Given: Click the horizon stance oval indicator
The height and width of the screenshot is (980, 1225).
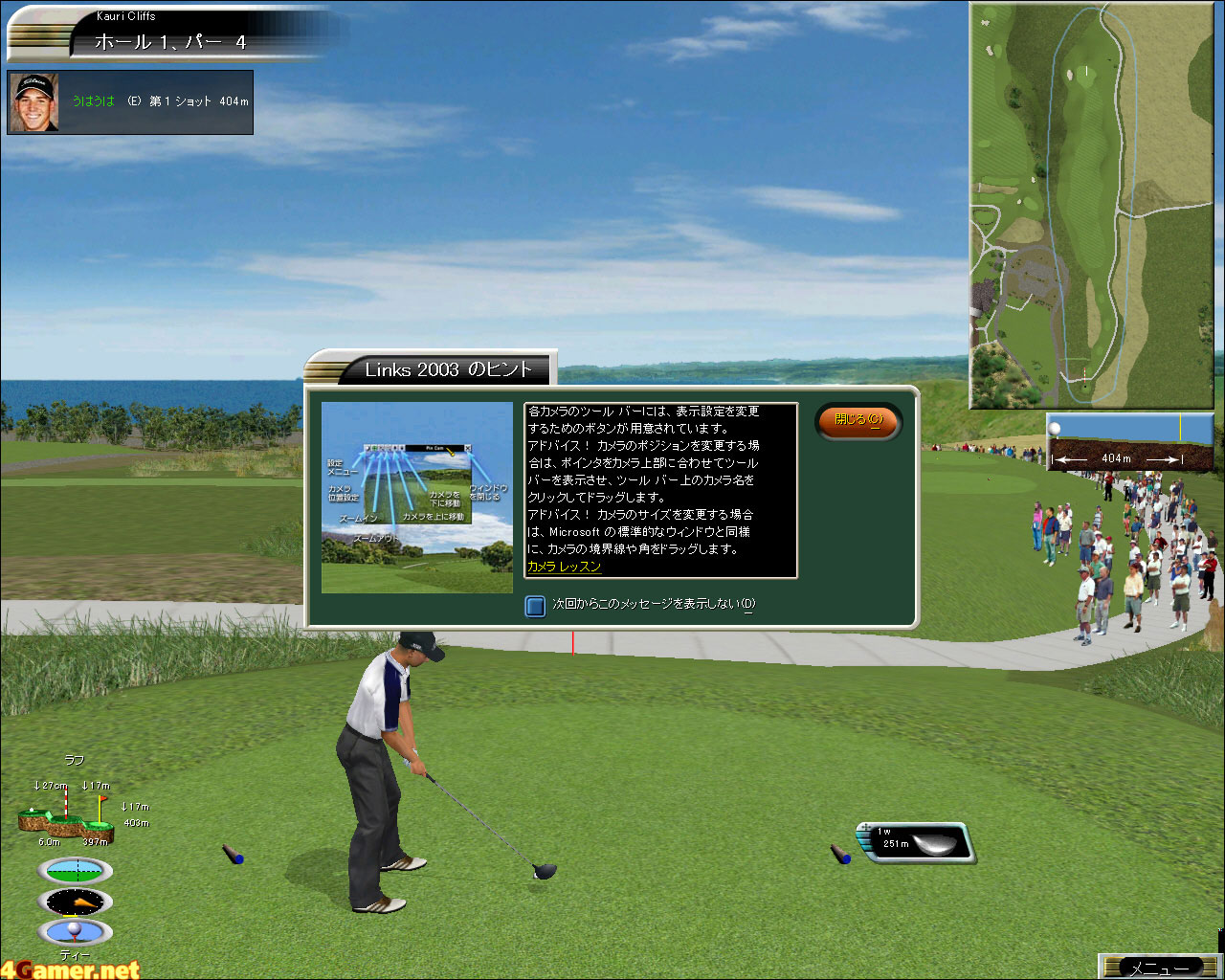Looking at the screenshot, I should click(x=75, y=871).
